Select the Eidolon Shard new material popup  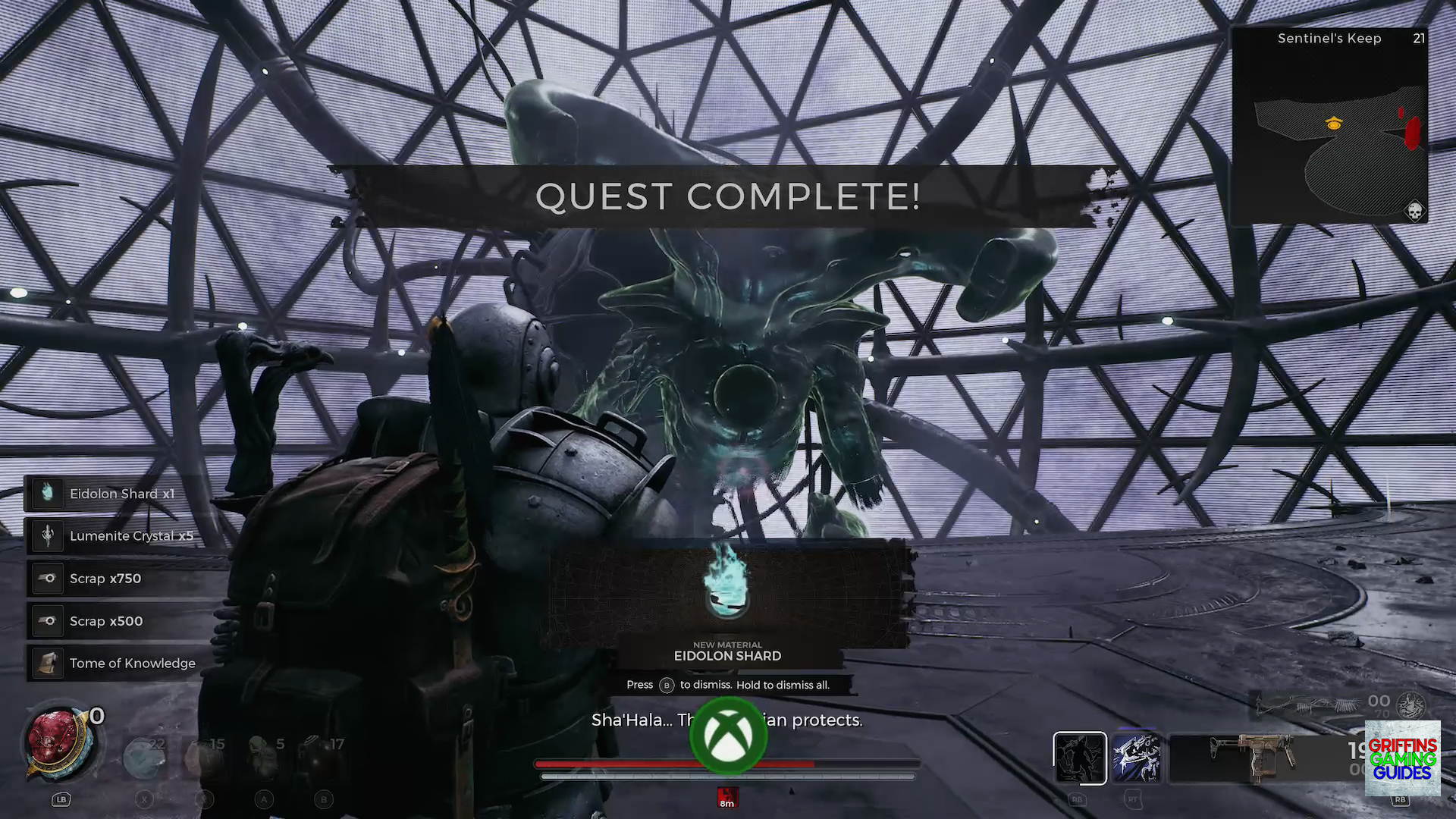click(727, 599)
